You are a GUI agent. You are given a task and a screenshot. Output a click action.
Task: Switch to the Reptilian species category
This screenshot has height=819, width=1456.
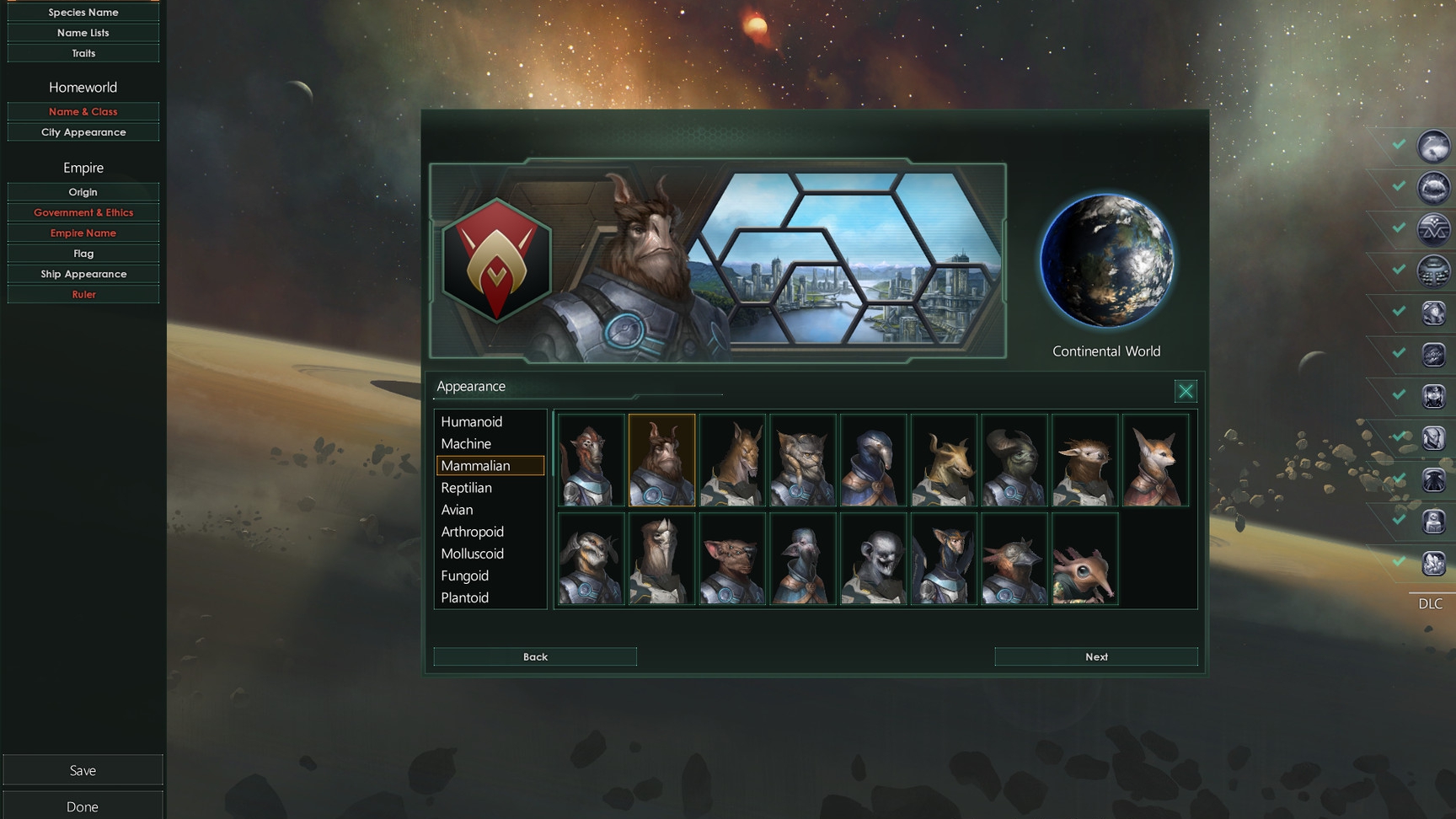(x=466, y=487)
